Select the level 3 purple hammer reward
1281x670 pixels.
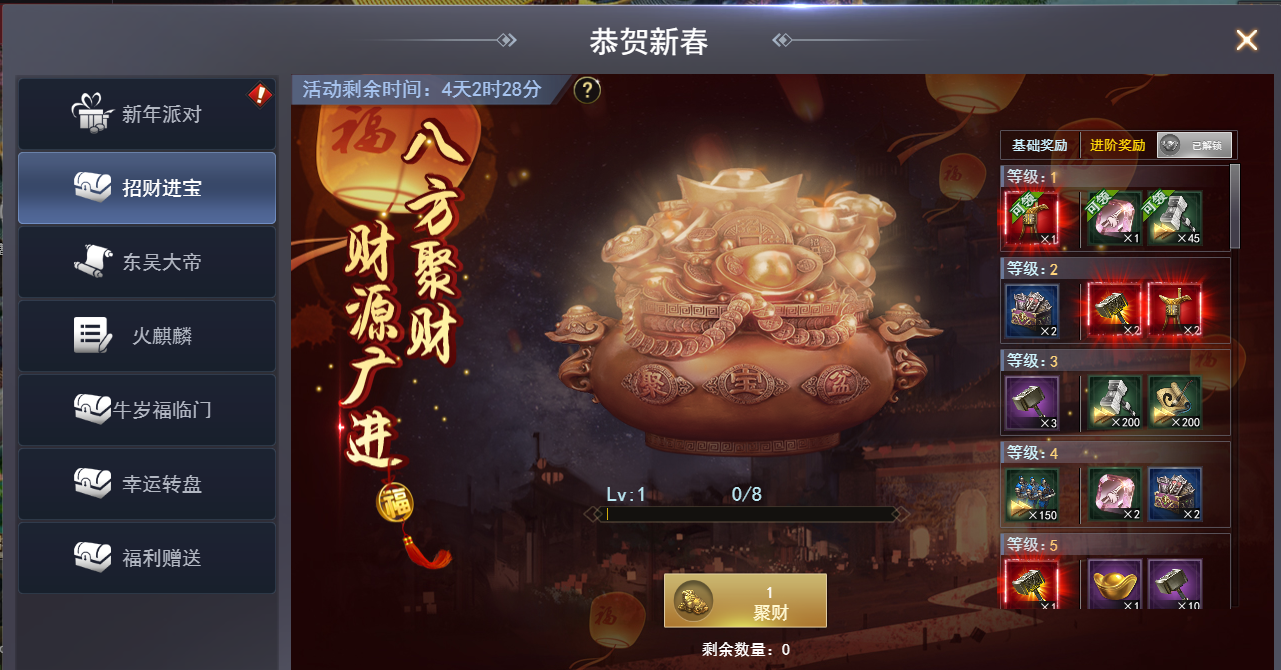[1032, 403]
